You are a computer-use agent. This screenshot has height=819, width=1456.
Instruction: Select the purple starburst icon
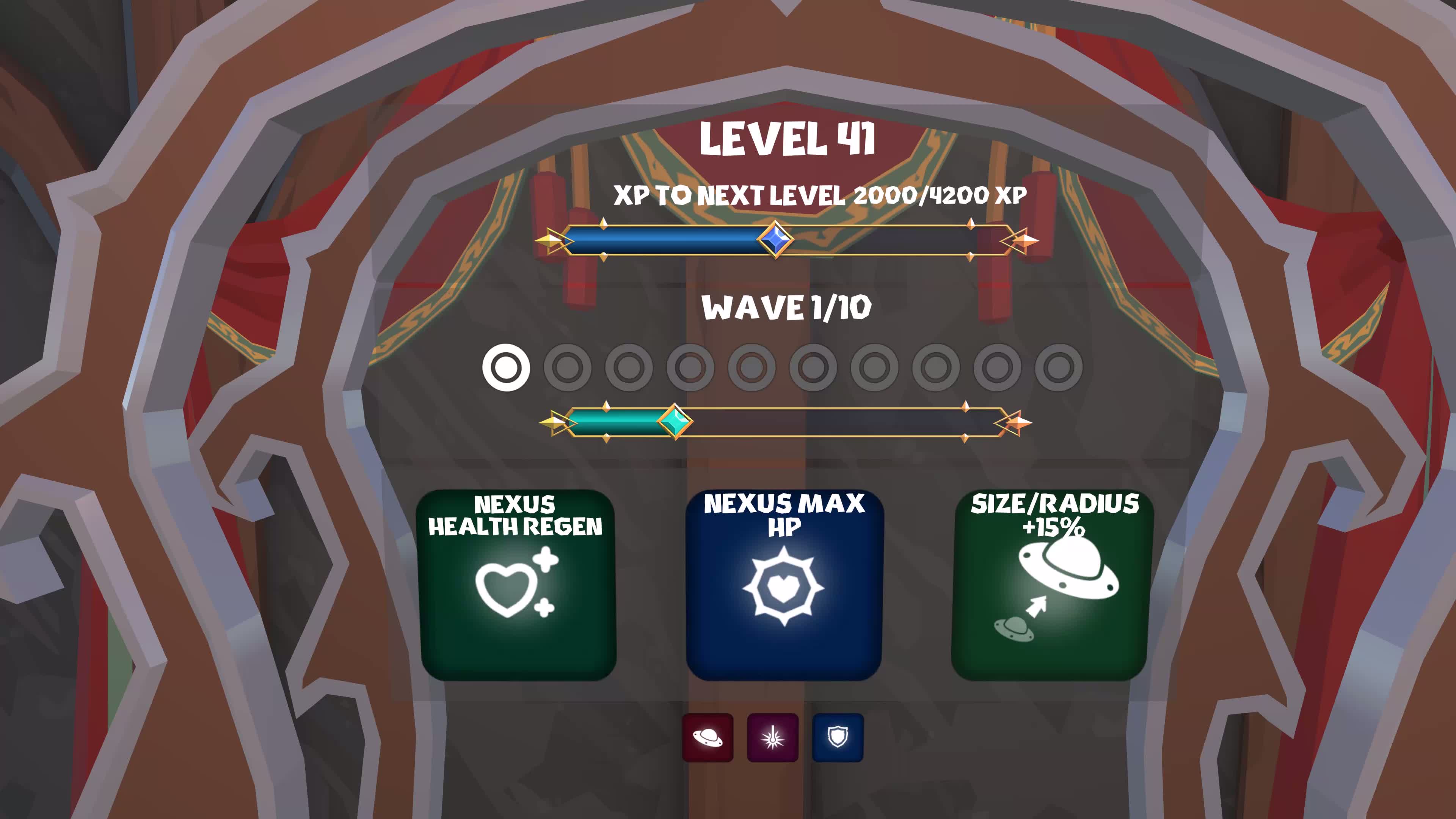[x=773, y=737]
